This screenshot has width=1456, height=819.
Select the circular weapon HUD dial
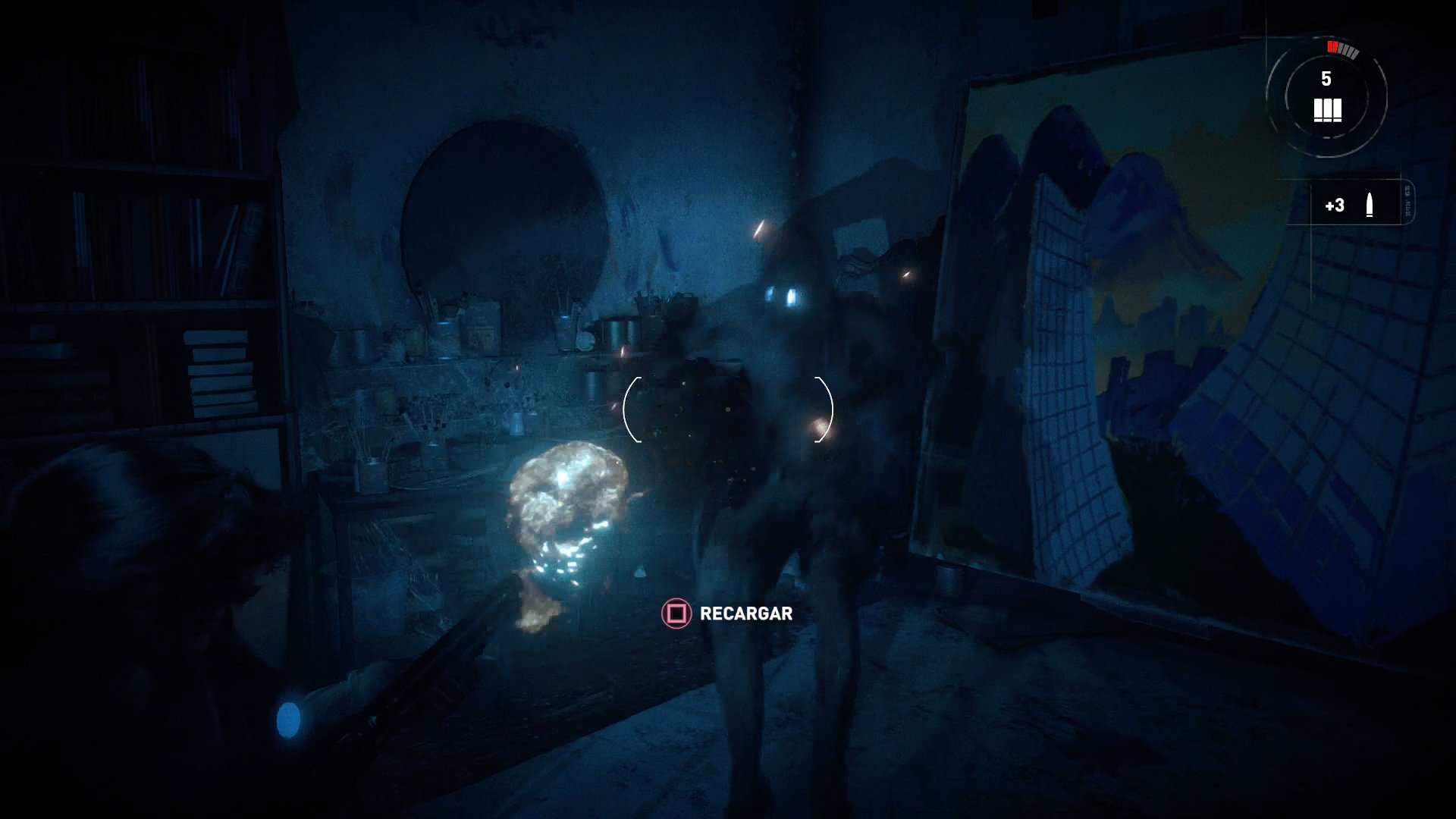pos(1327,95)
